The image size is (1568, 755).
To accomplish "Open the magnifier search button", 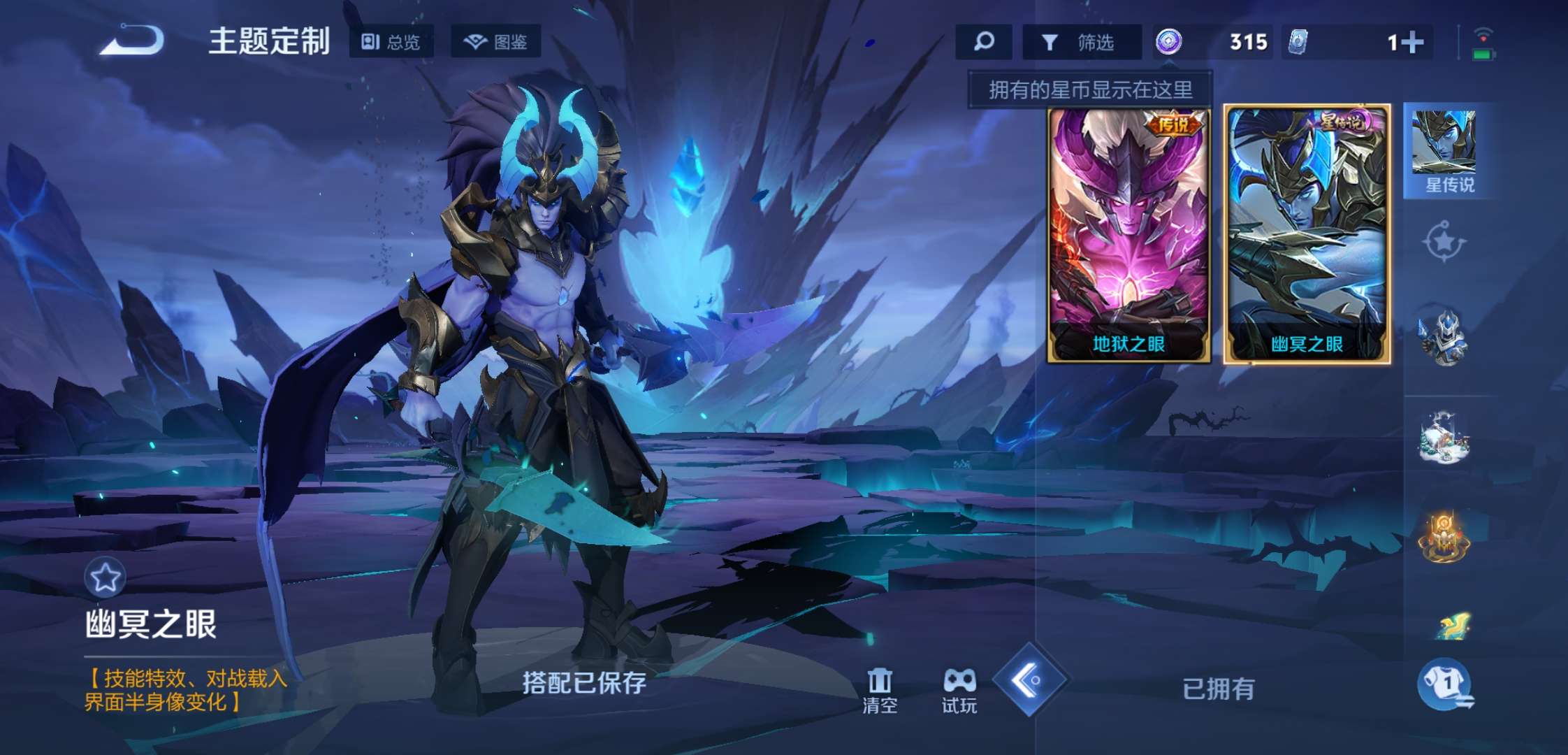I will tap(984, 42).
